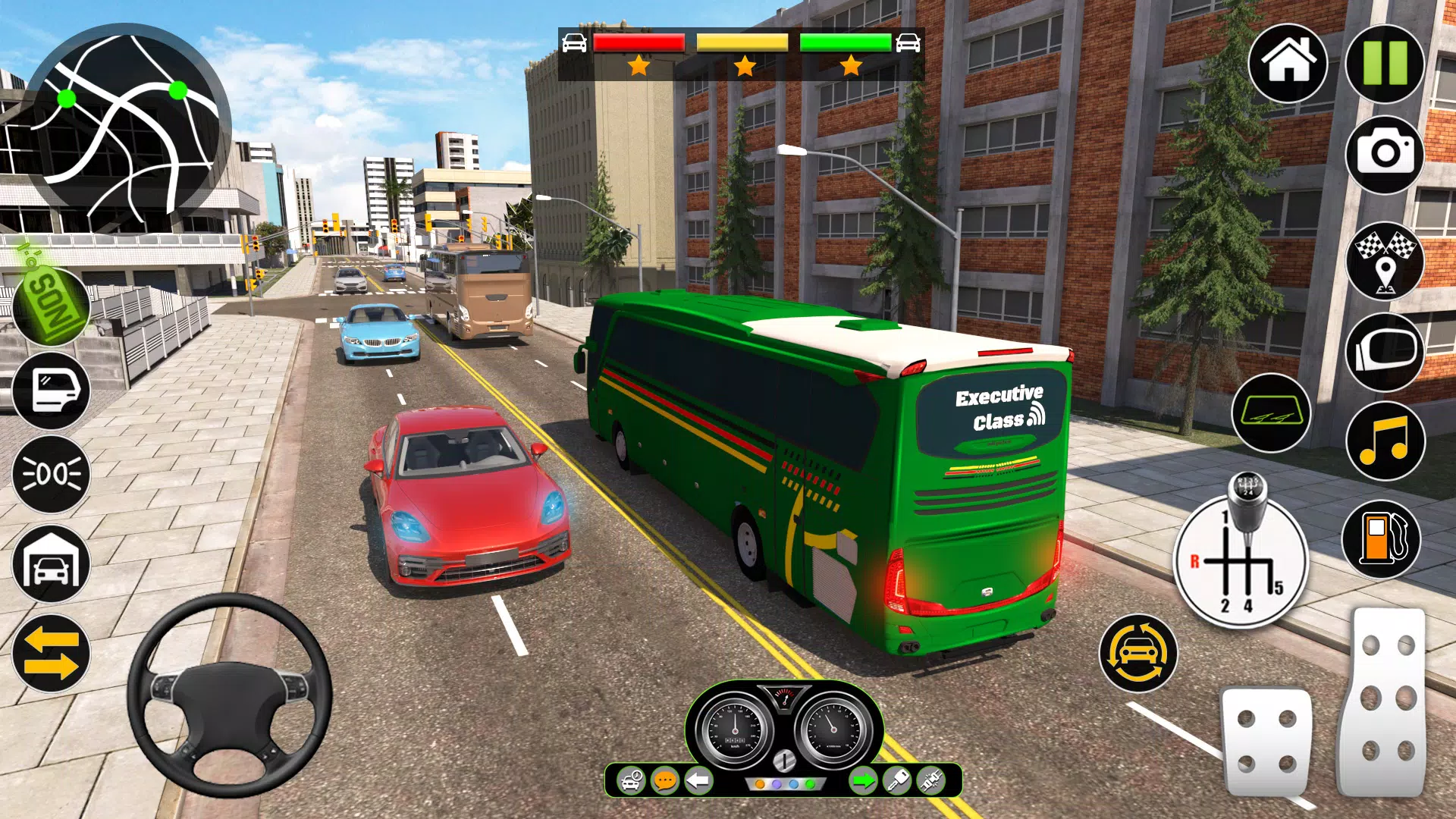
Task: Click the steering wheel control
Action: click(x=229, y=695)
